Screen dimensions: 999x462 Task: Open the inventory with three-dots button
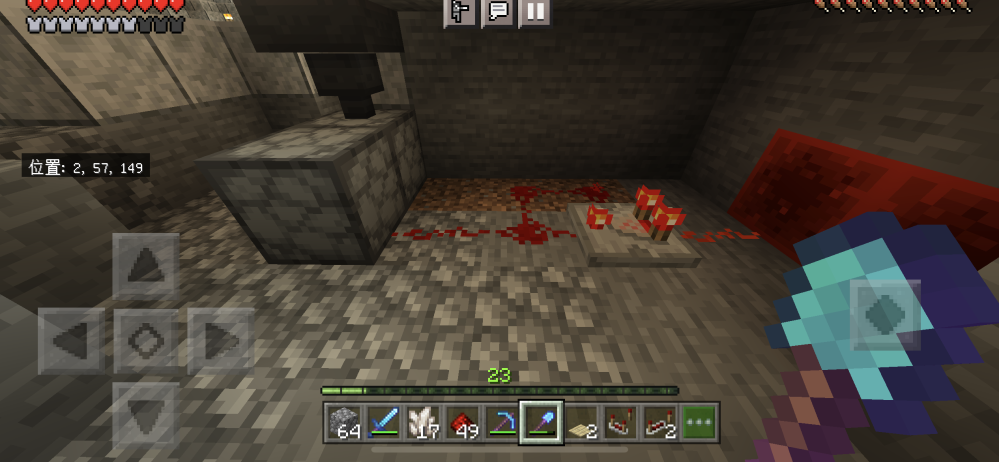point(699,423)
